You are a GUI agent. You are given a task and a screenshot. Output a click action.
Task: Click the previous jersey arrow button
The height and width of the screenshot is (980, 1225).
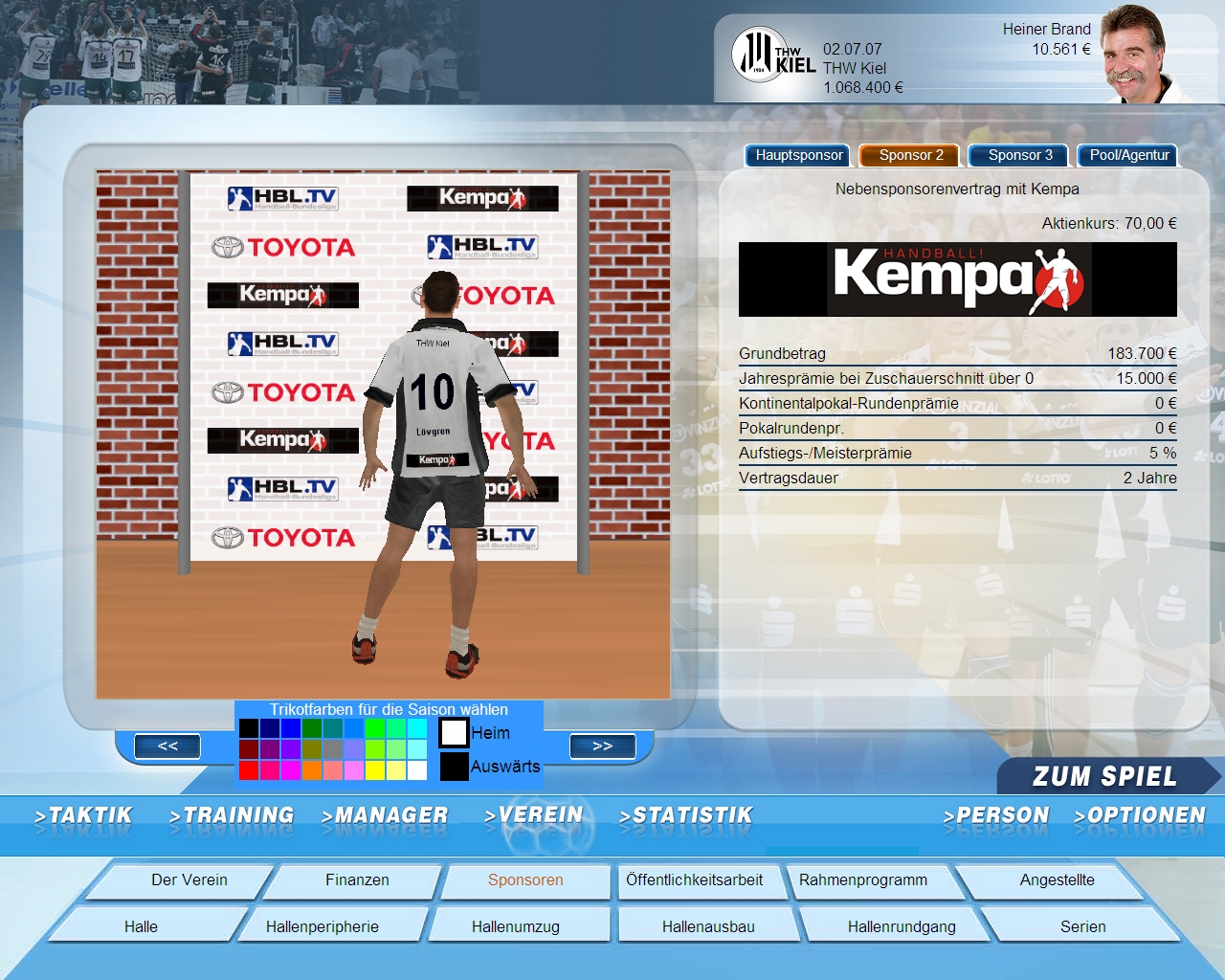167,746
